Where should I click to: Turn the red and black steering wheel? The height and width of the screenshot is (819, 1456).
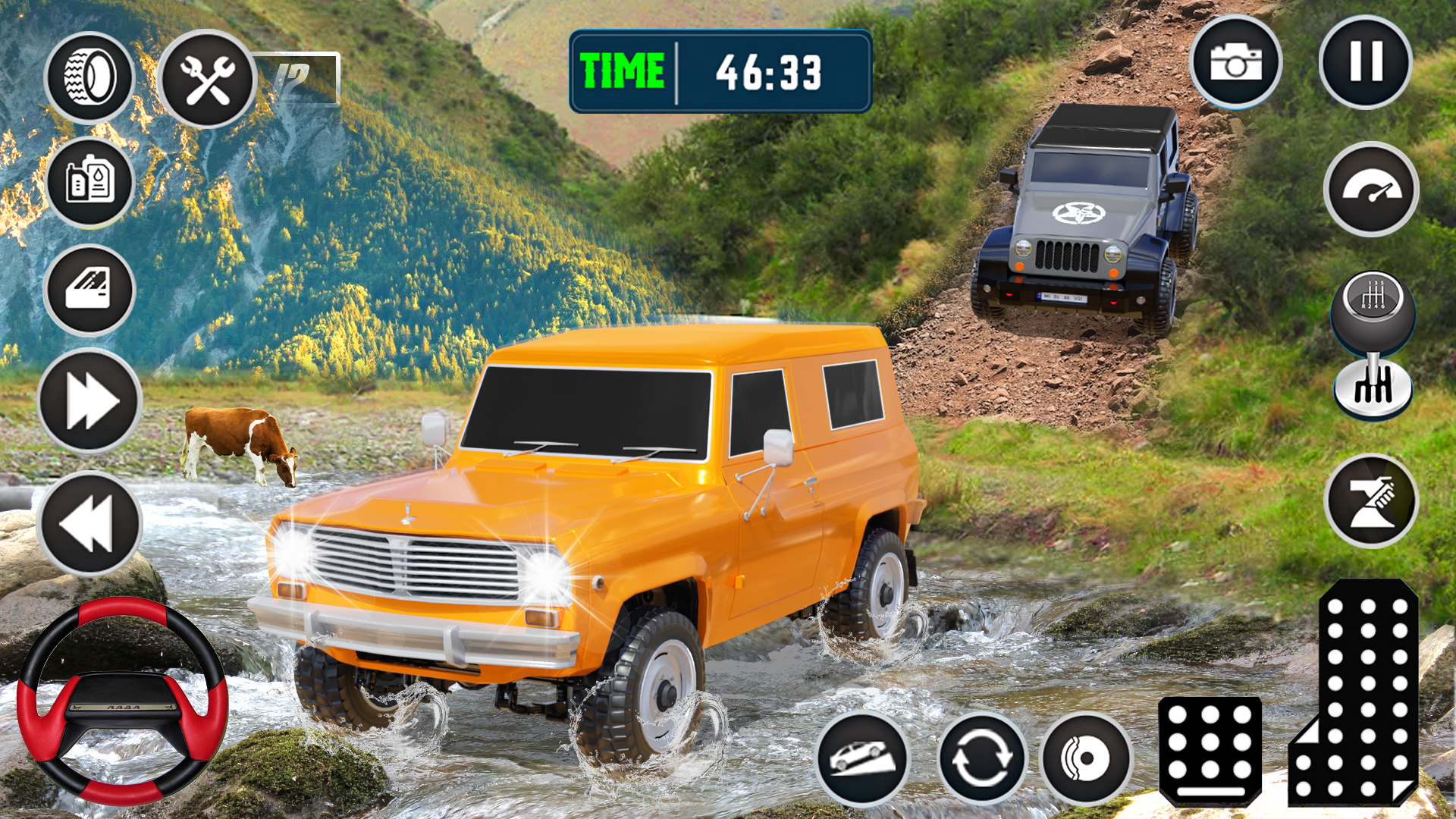(122, 701)
